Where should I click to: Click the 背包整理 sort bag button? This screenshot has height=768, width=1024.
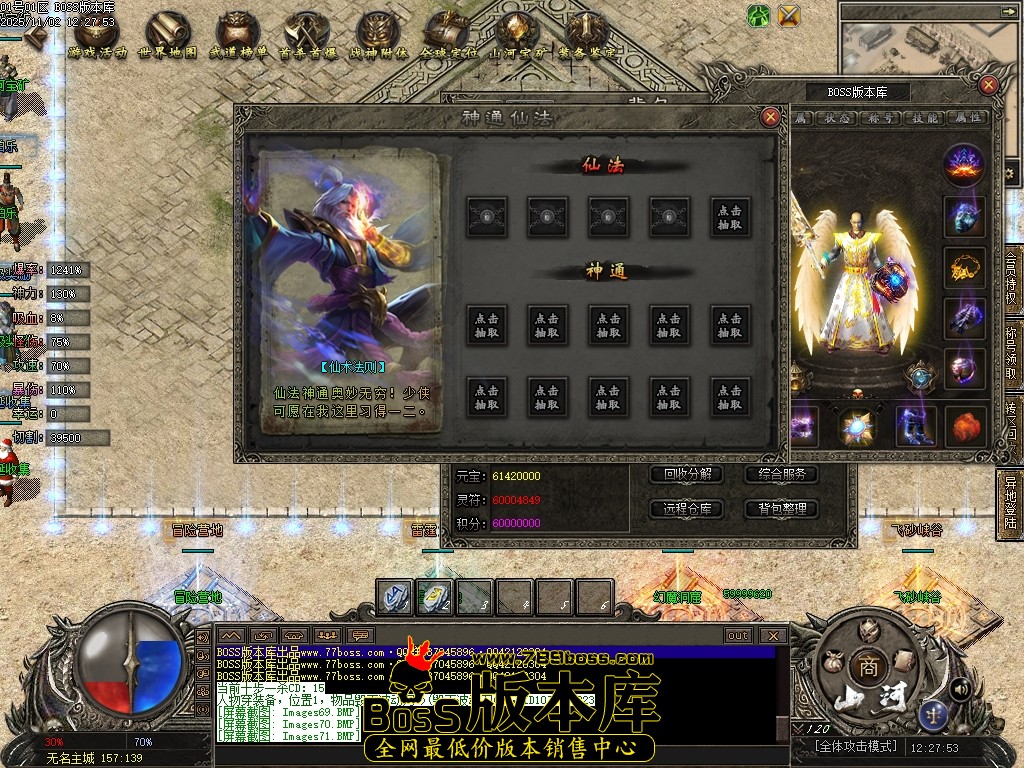pyautogui.click(x=781, y=509)
